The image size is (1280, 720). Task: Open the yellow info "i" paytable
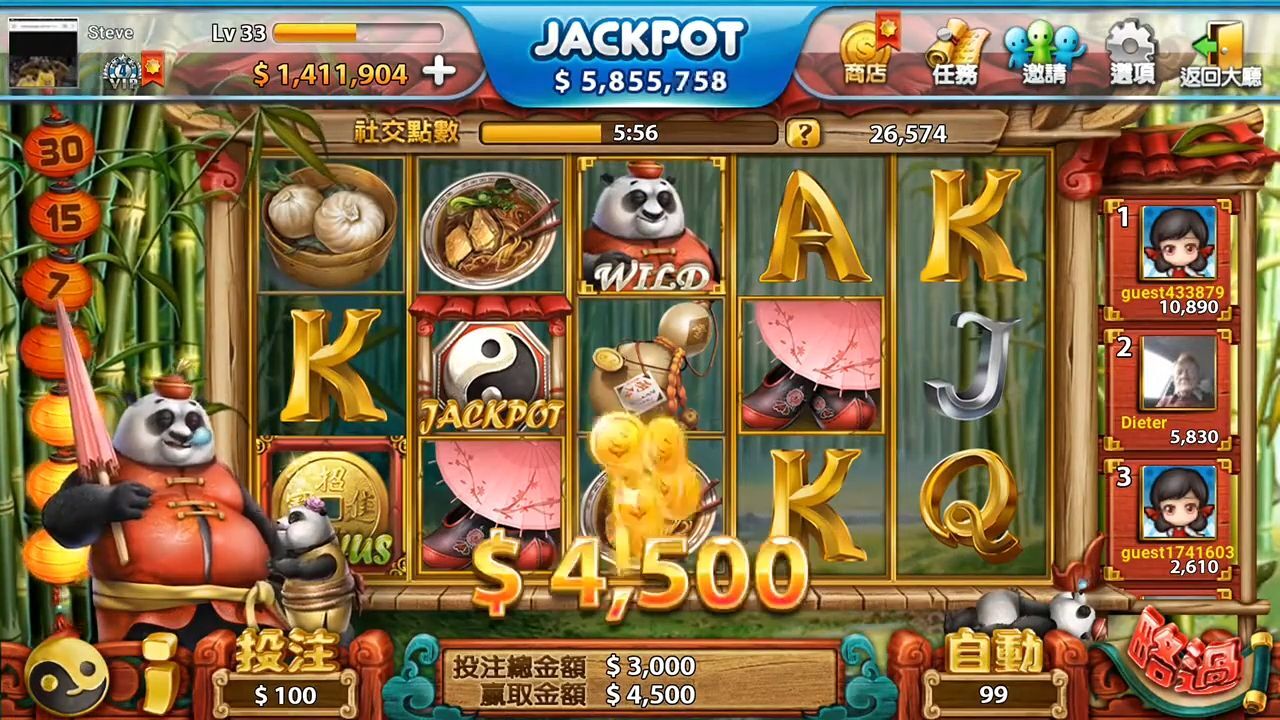[158, 673]
